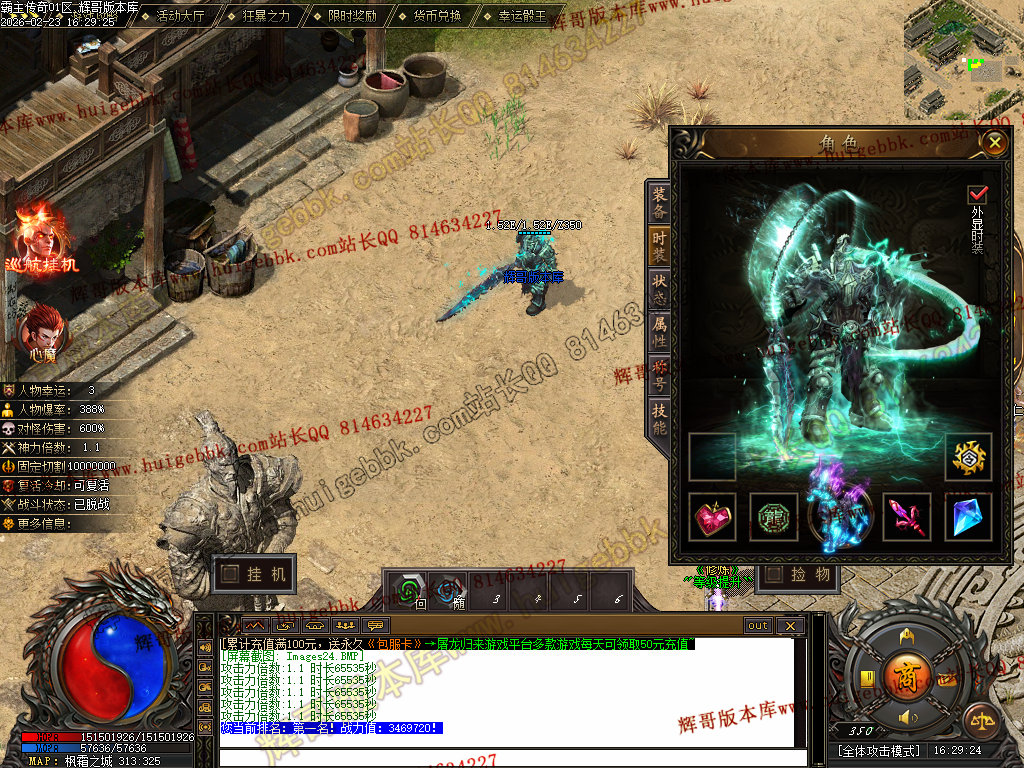
Task: Close the 角色 character panel
Action: point(994,143)
